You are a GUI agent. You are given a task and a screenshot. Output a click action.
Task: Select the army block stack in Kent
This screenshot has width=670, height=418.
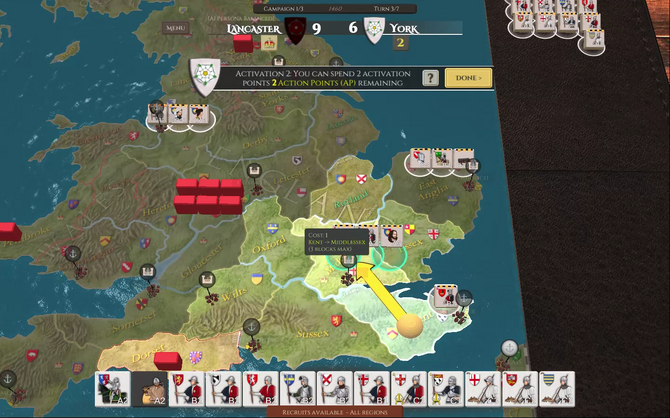(446, 296)
